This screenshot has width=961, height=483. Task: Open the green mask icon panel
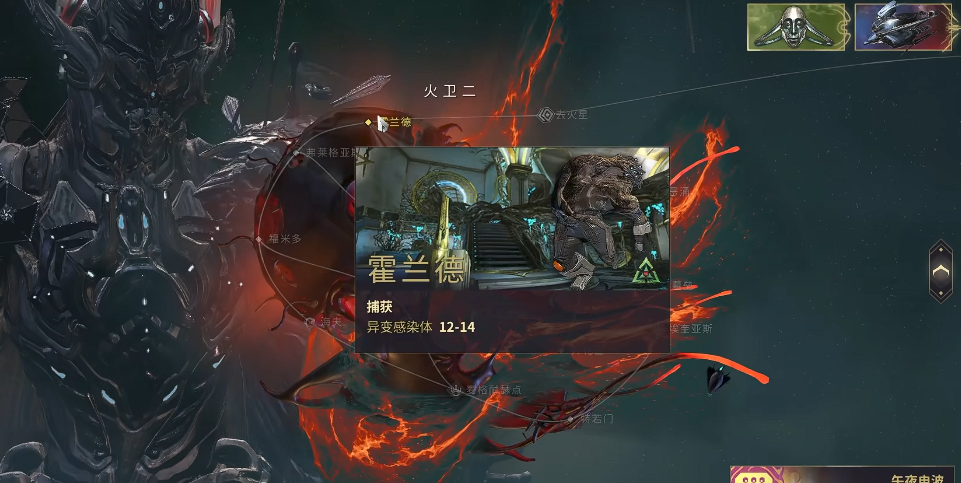pyautogui.click(x=797, y=27)
